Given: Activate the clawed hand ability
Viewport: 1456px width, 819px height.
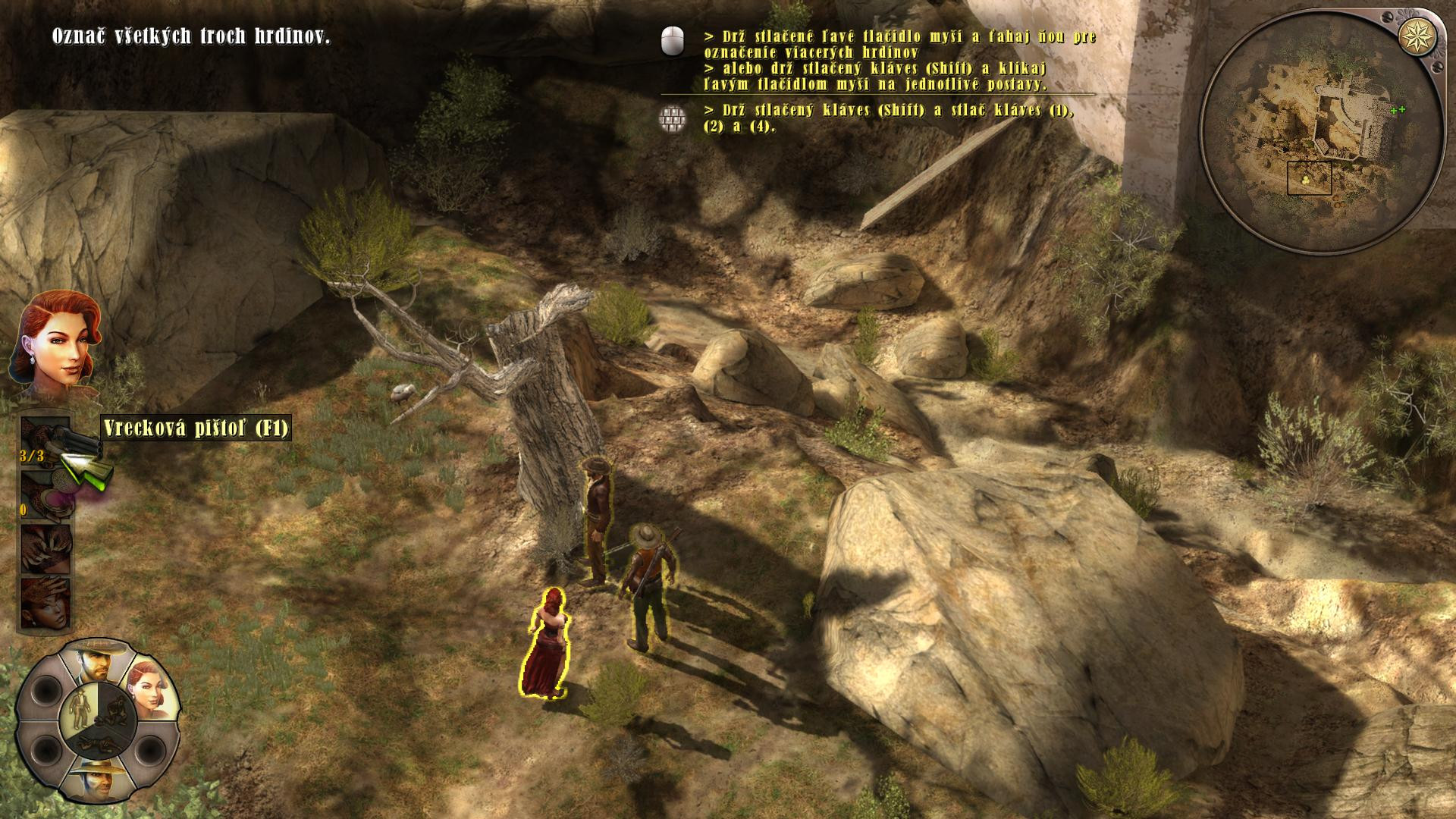Looking at the screenshot, I should tap(45, 548).
